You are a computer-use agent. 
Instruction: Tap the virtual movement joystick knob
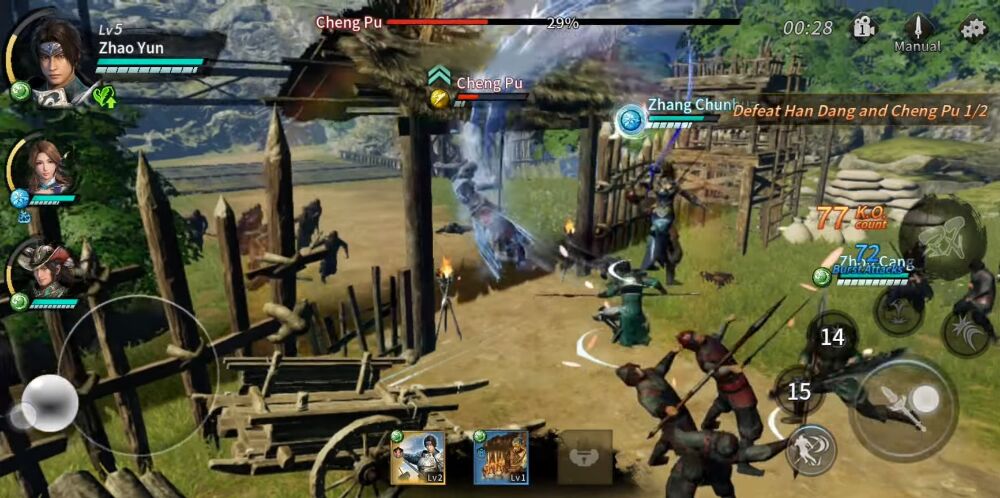[49, 402]
